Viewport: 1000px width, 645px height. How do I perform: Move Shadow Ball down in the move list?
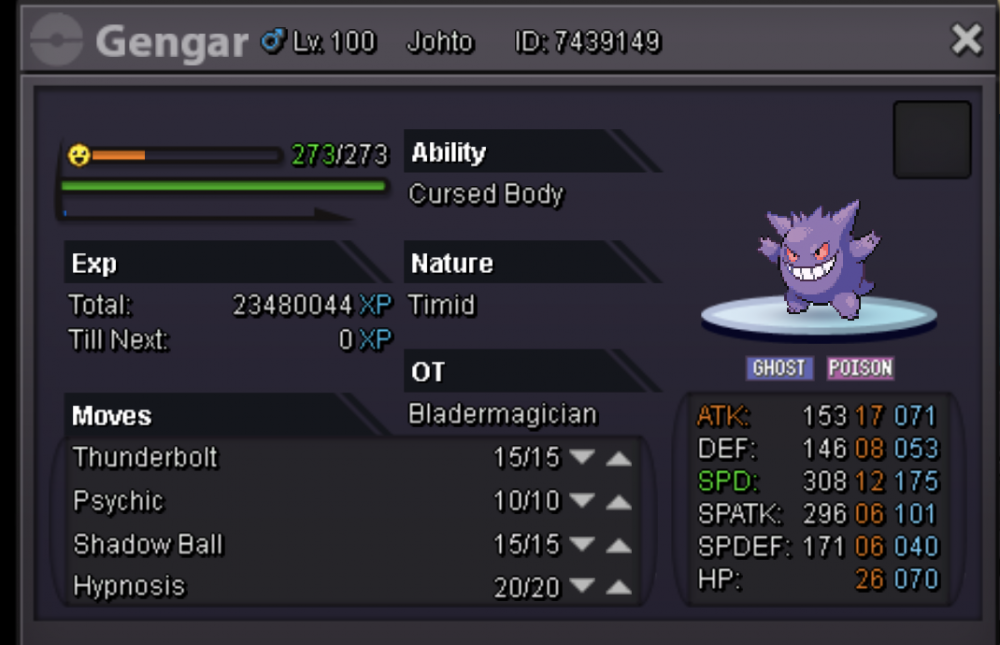(582, 545)
